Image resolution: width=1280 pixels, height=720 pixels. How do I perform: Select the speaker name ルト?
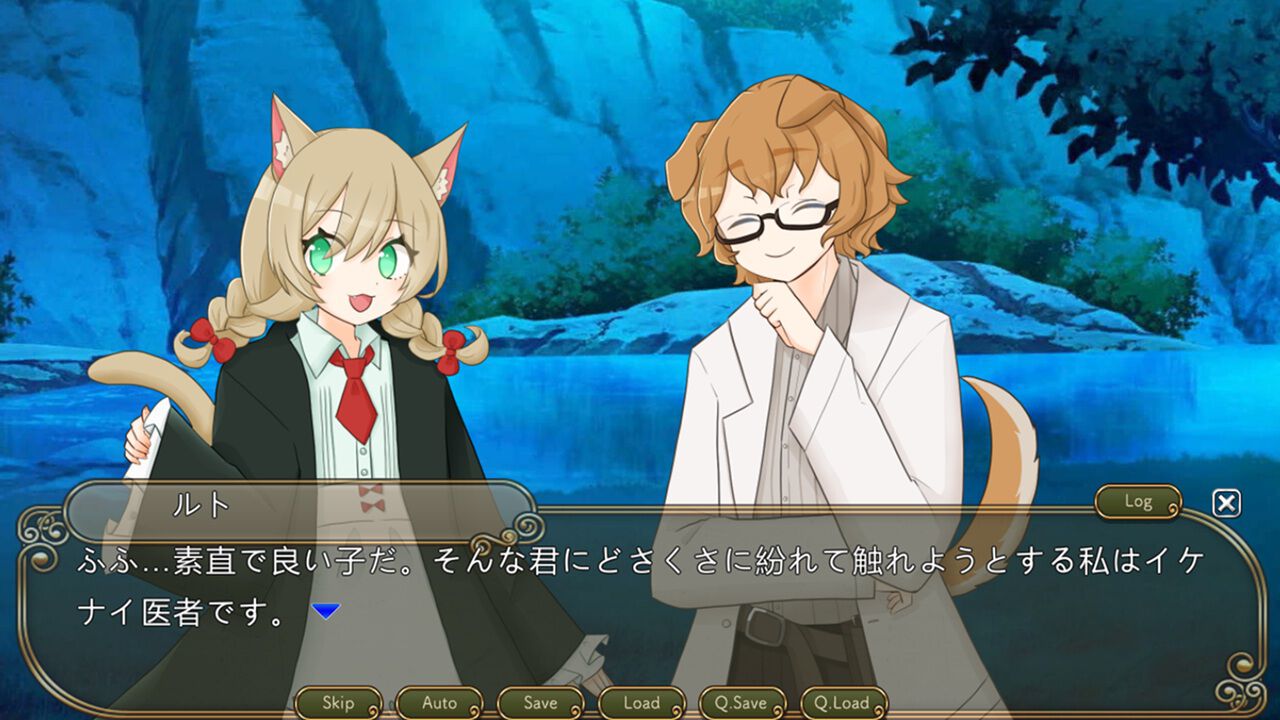(200, 504)
